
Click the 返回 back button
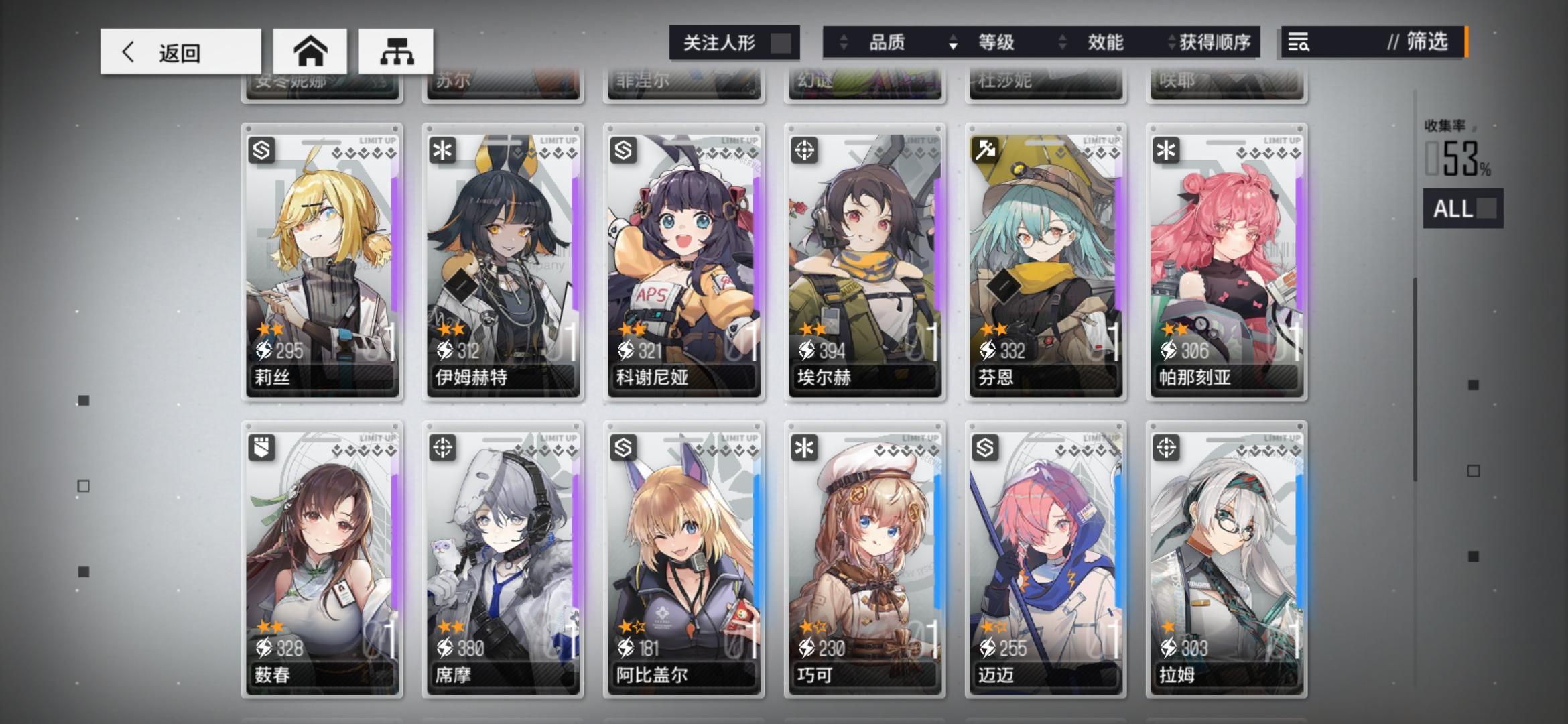[x=180, y=52]
